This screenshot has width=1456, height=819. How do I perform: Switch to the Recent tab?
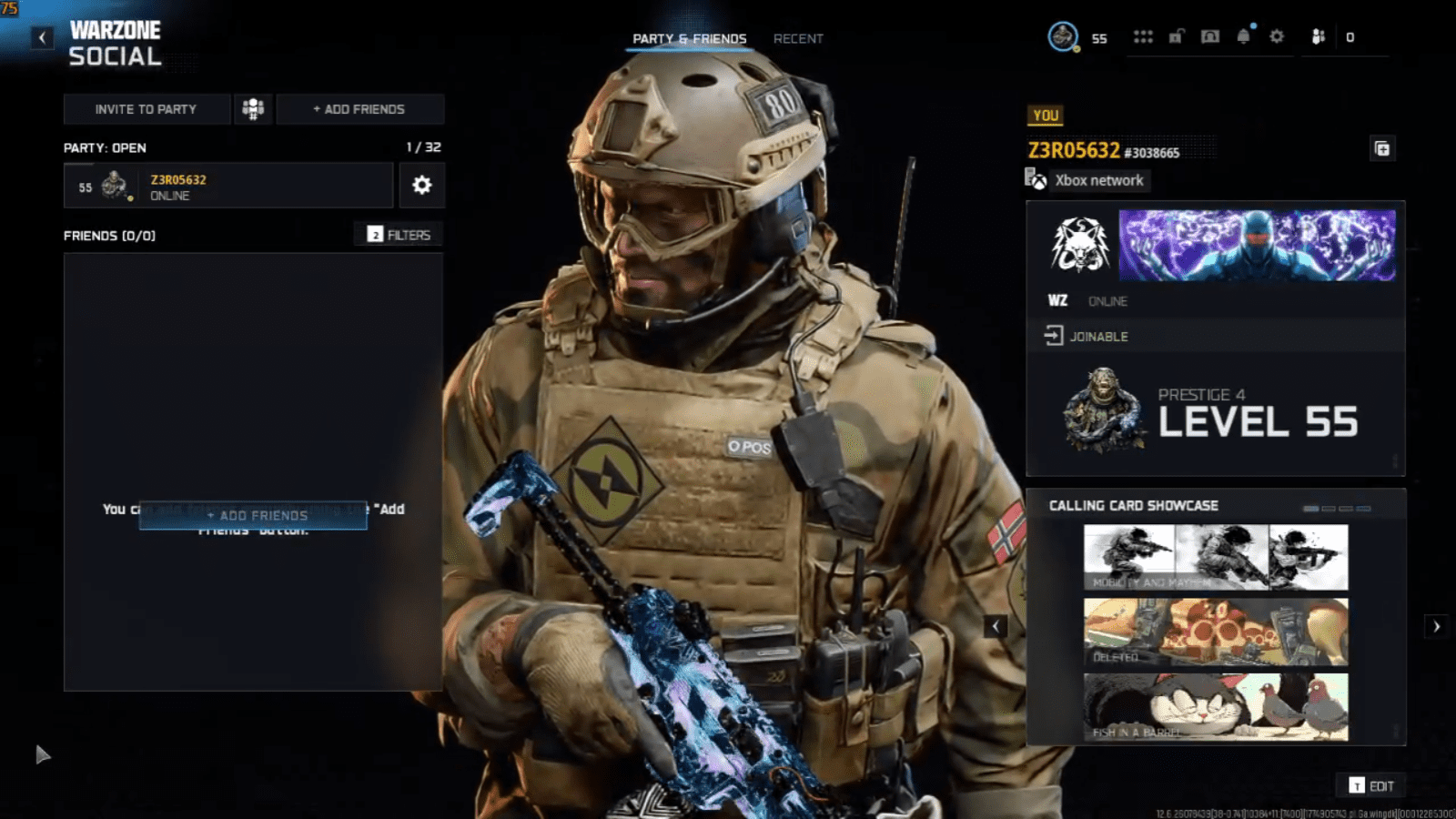797,39
